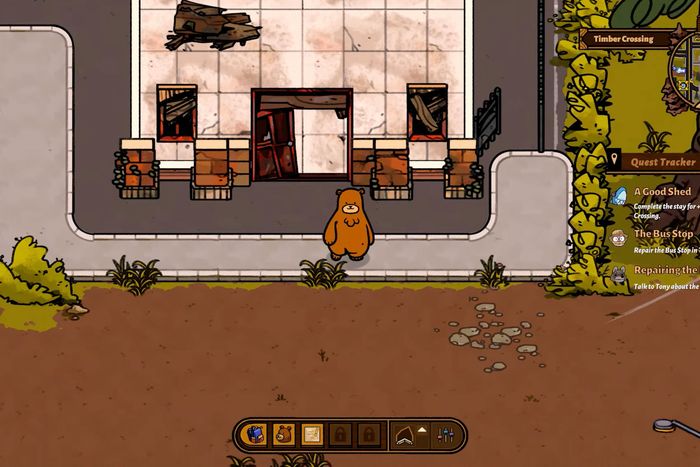The image size is (700, 467).
Task: Open the map from the toolbar
Action: tap(312, 435)
